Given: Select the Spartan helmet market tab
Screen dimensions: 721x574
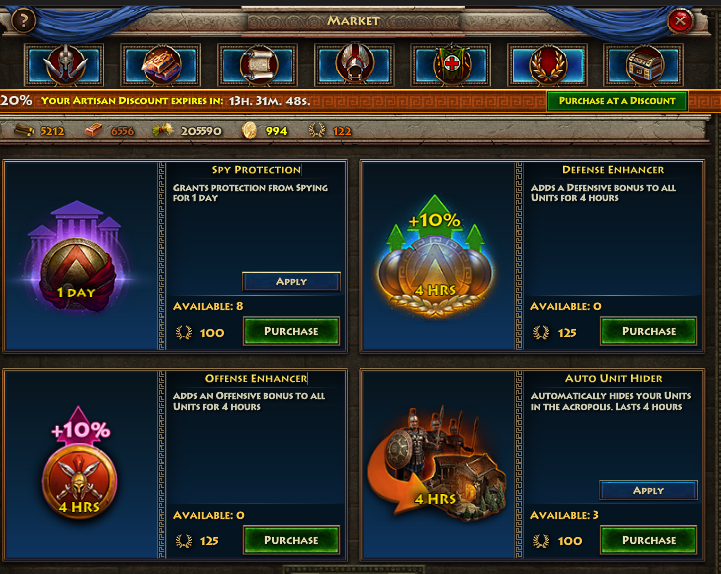Looking at the screenshot, I should (65, 65).
